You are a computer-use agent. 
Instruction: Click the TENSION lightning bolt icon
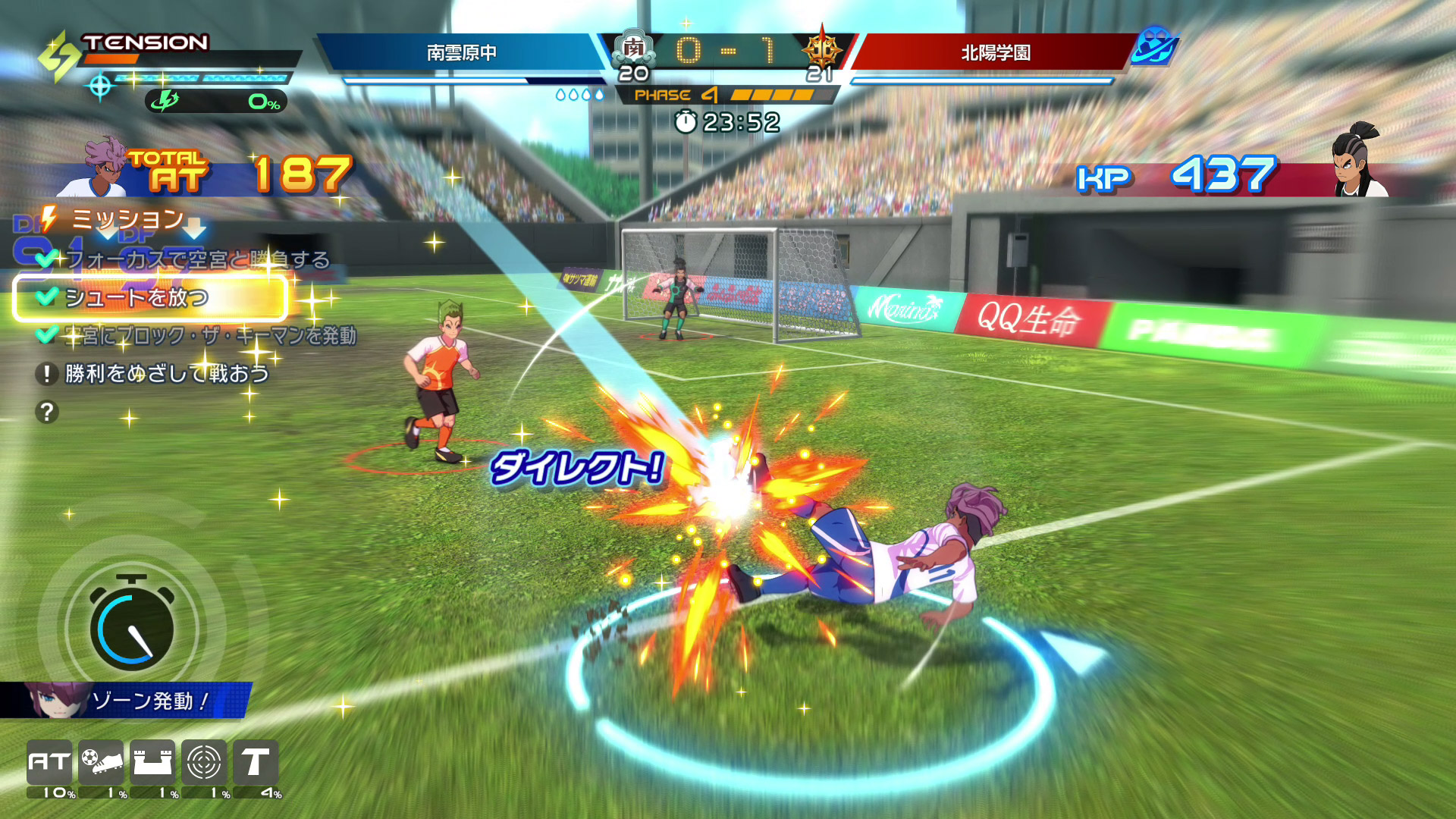(x=59, y=55)
